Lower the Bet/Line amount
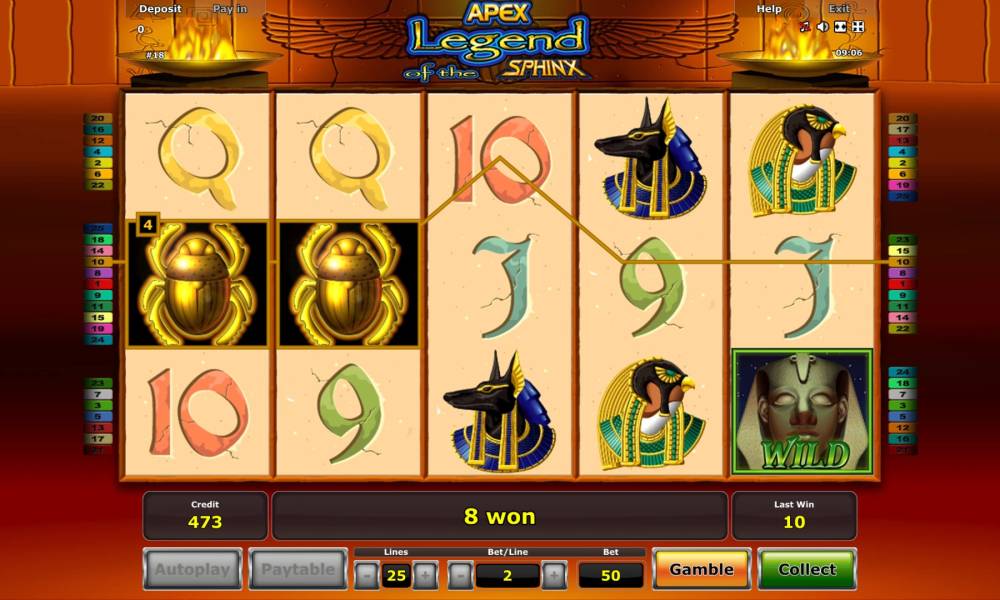Image resolution: width=1000 pixels, height=600 pixels. (459, 575)
